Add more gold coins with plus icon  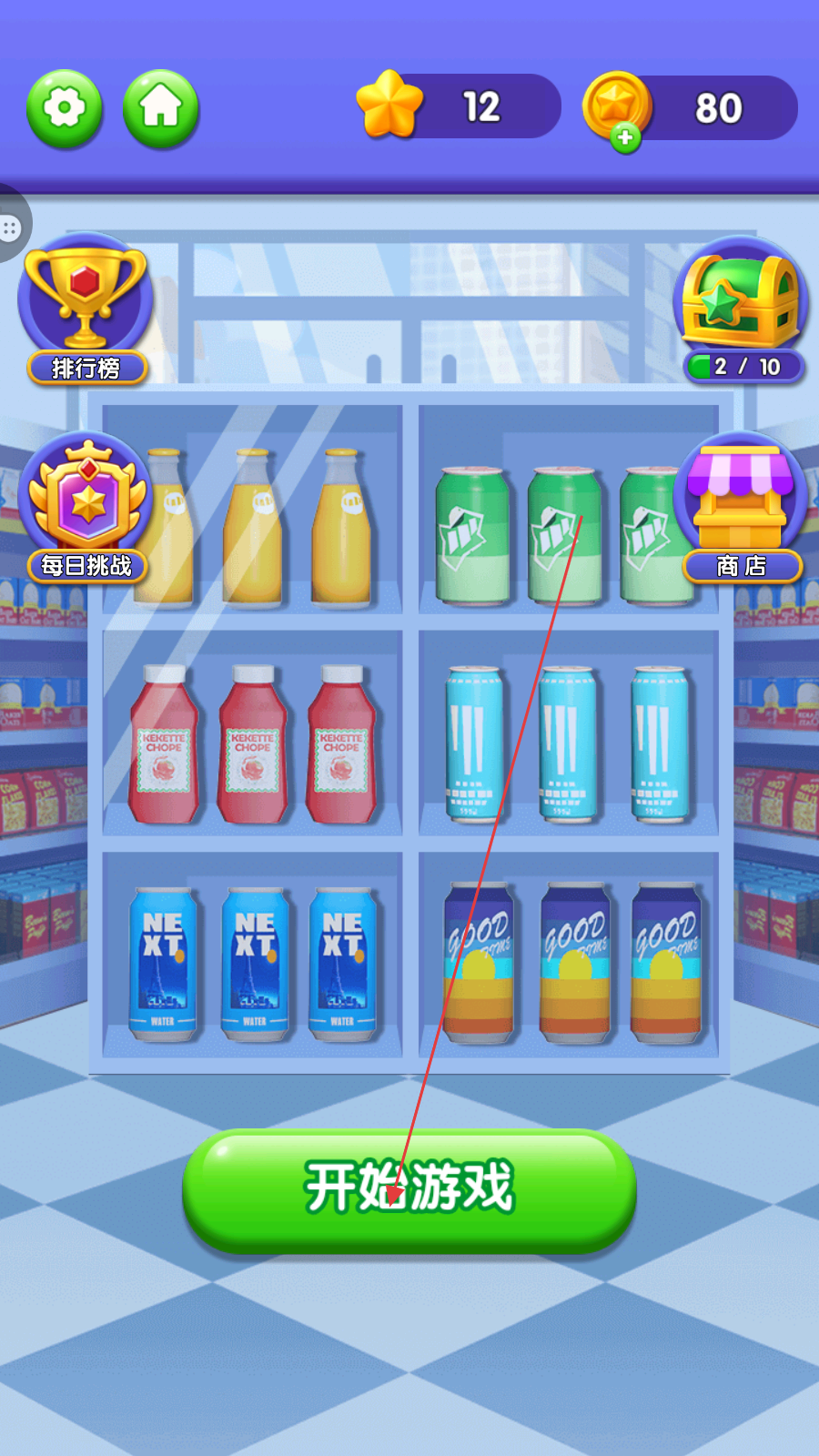(x=624, y=137)
